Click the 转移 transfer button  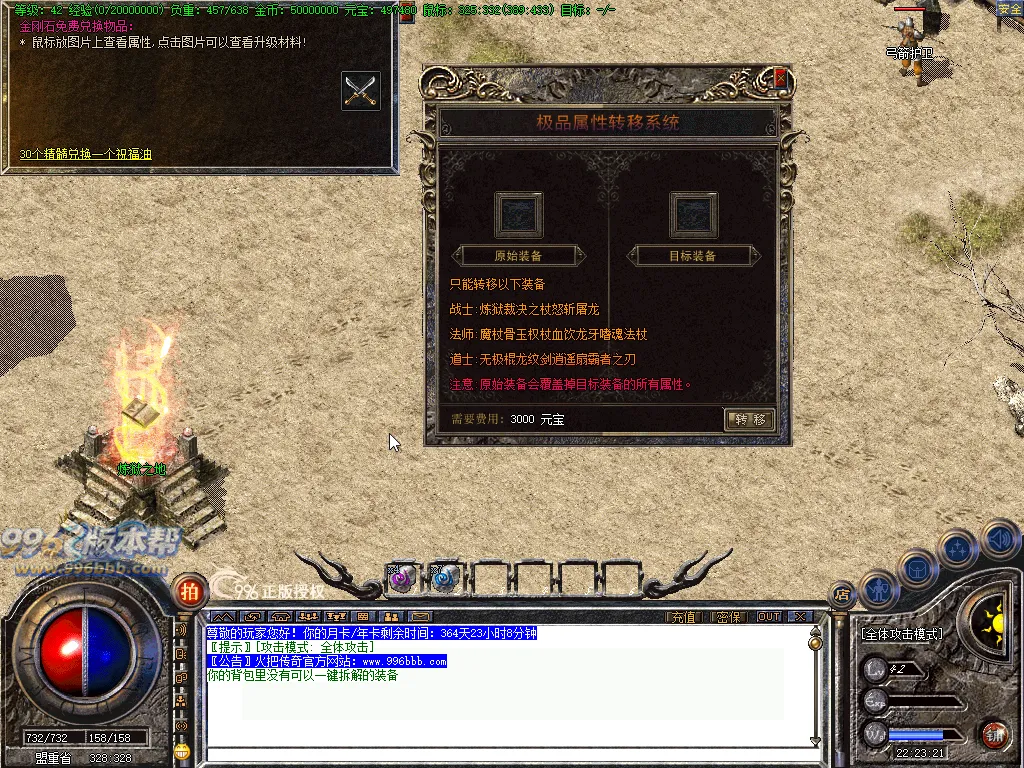pyautogui.click(x=749, y=419)
